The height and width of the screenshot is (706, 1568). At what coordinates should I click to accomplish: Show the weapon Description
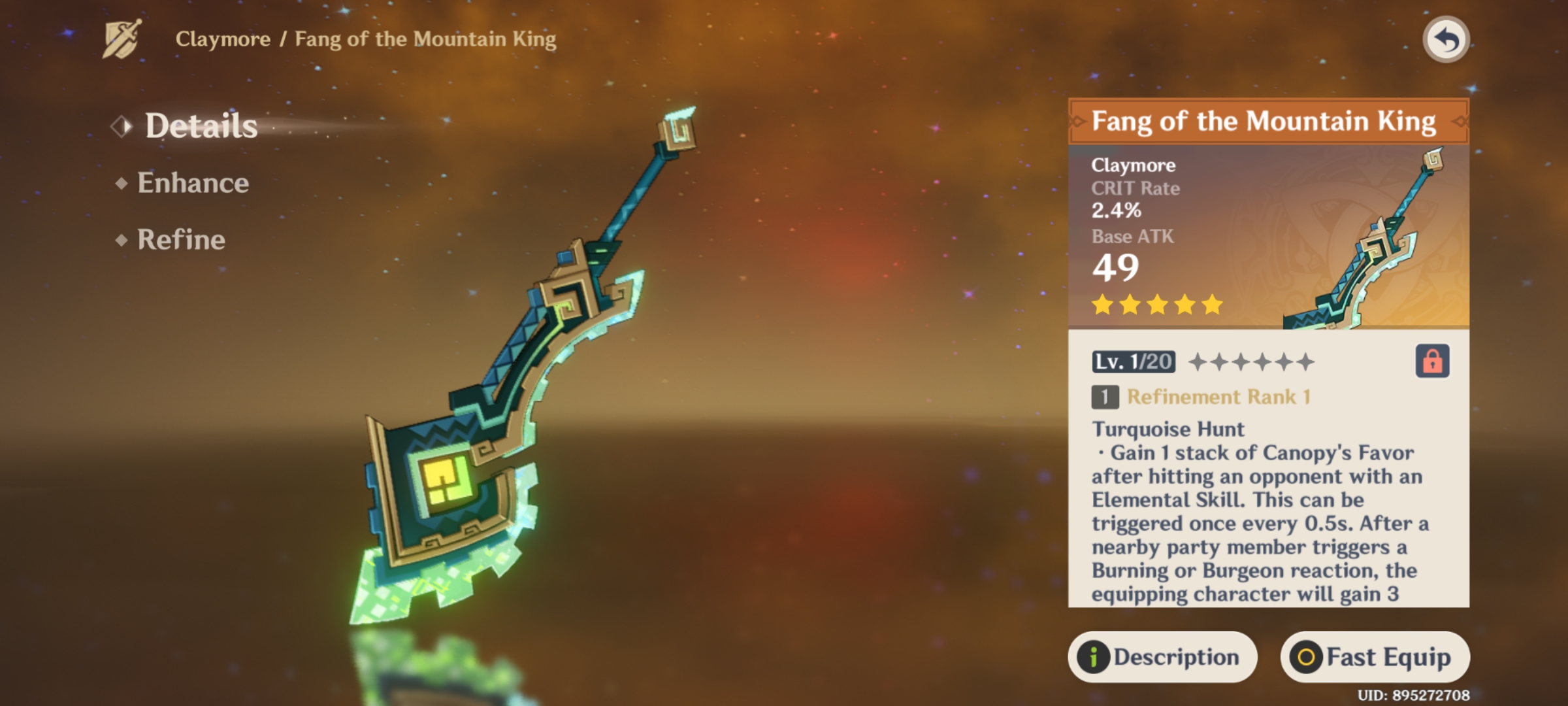(1162, 656)
